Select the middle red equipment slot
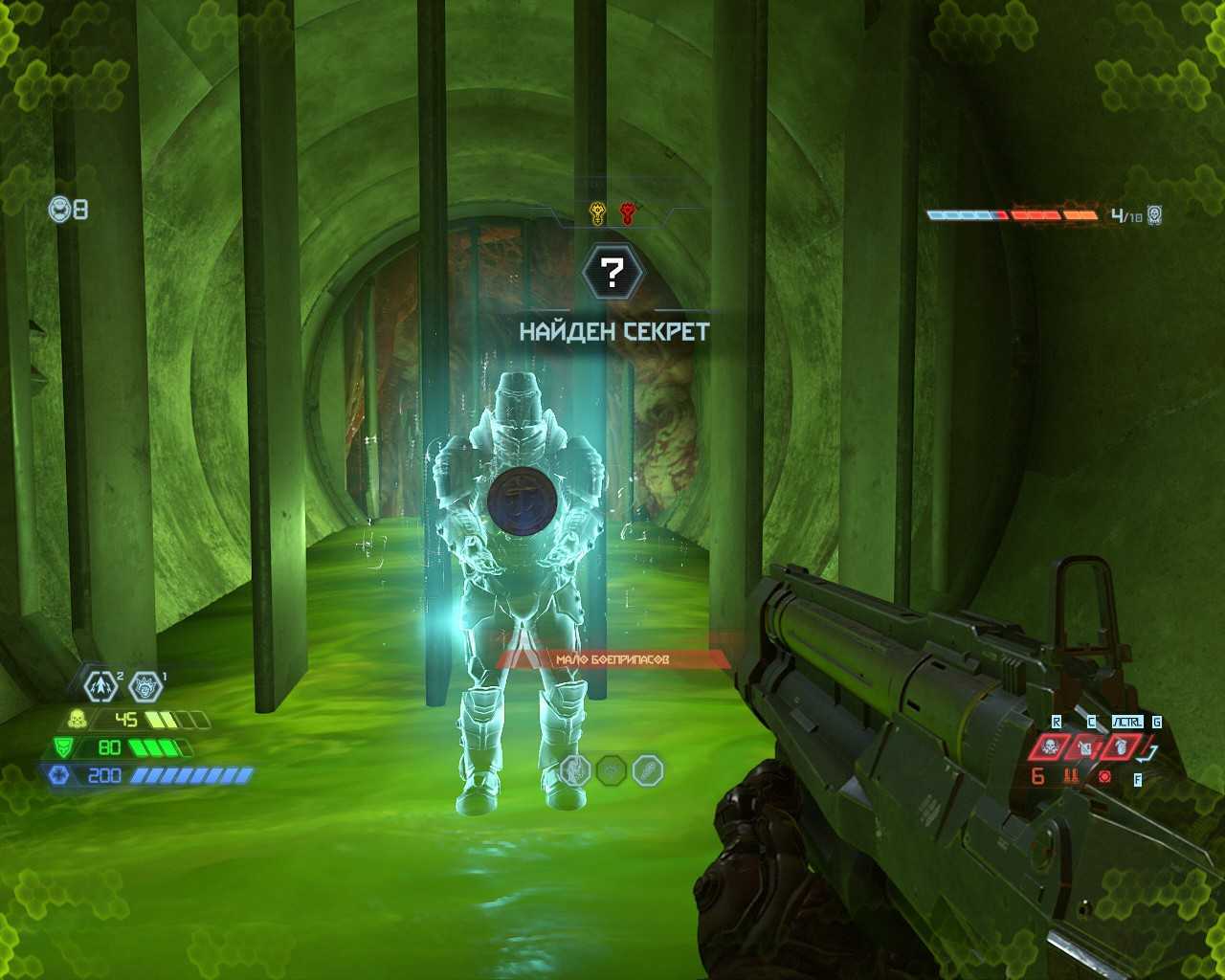1225x980 pixels. [1085, 746]
